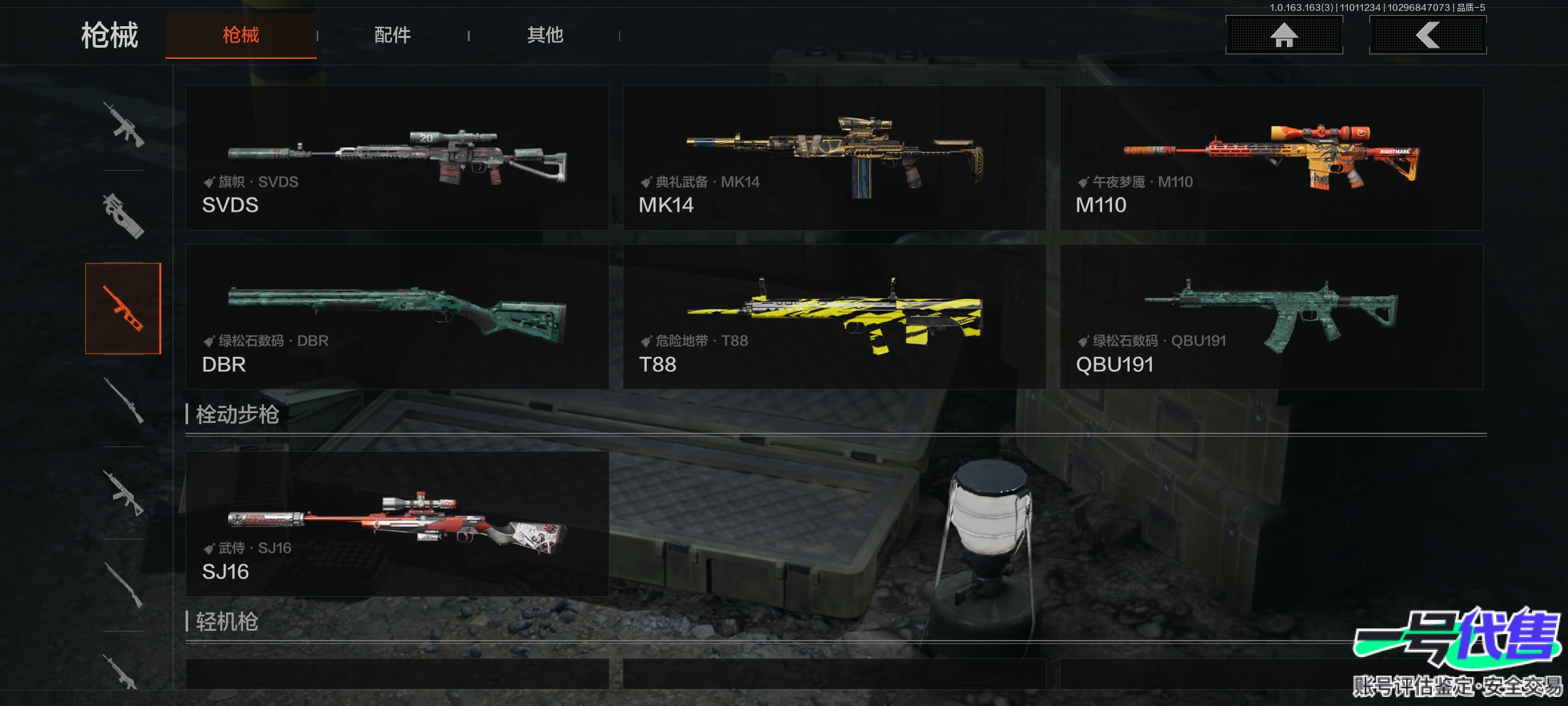Go to the home screen
The image size is (1568, 706).
pos(1284,35)
